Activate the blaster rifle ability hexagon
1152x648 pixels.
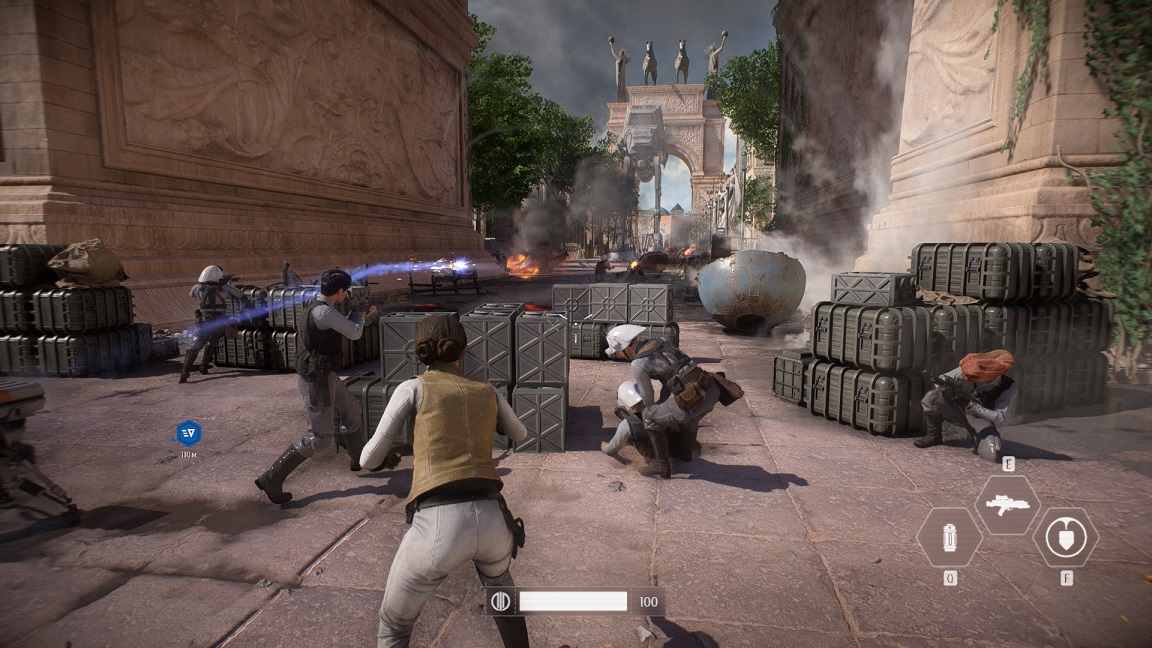(x=1007, y=504)
